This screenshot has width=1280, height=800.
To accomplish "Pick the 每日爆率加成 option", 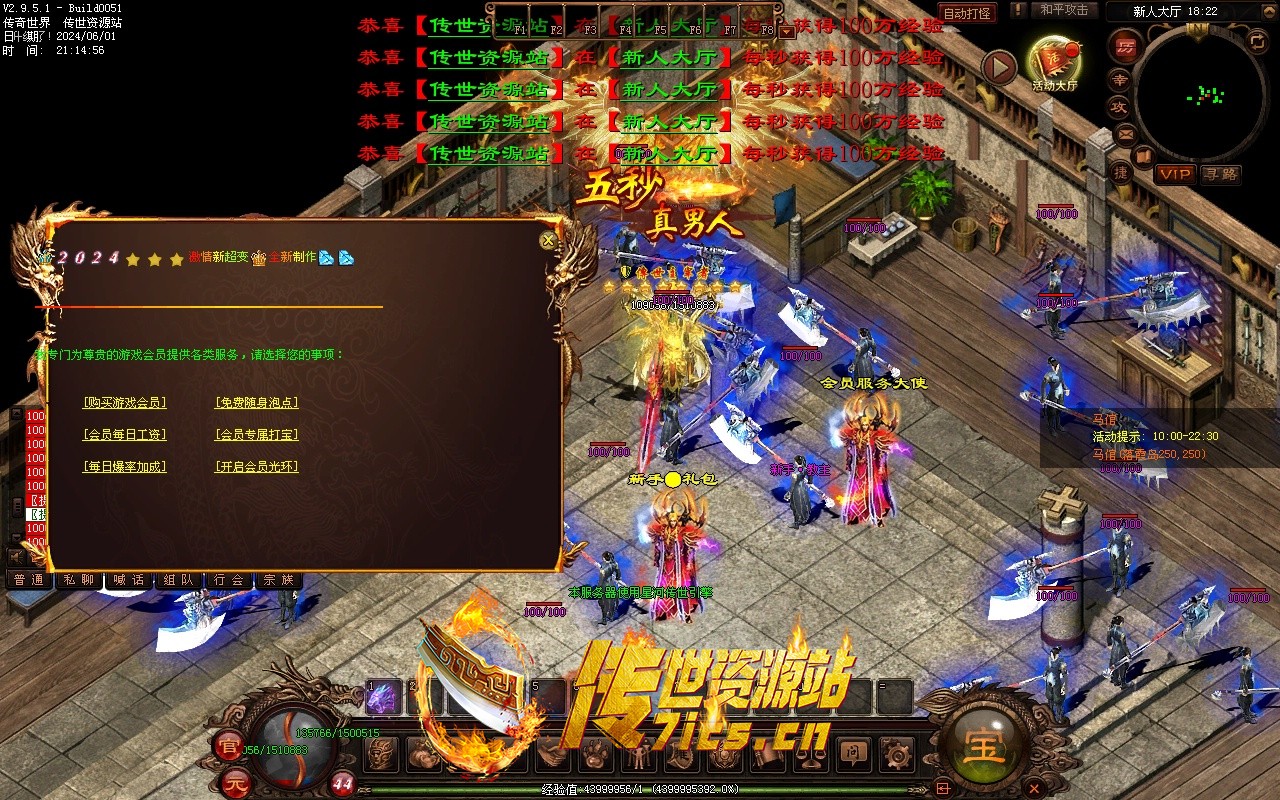I will pyautogui.click(x=125, y=467).
